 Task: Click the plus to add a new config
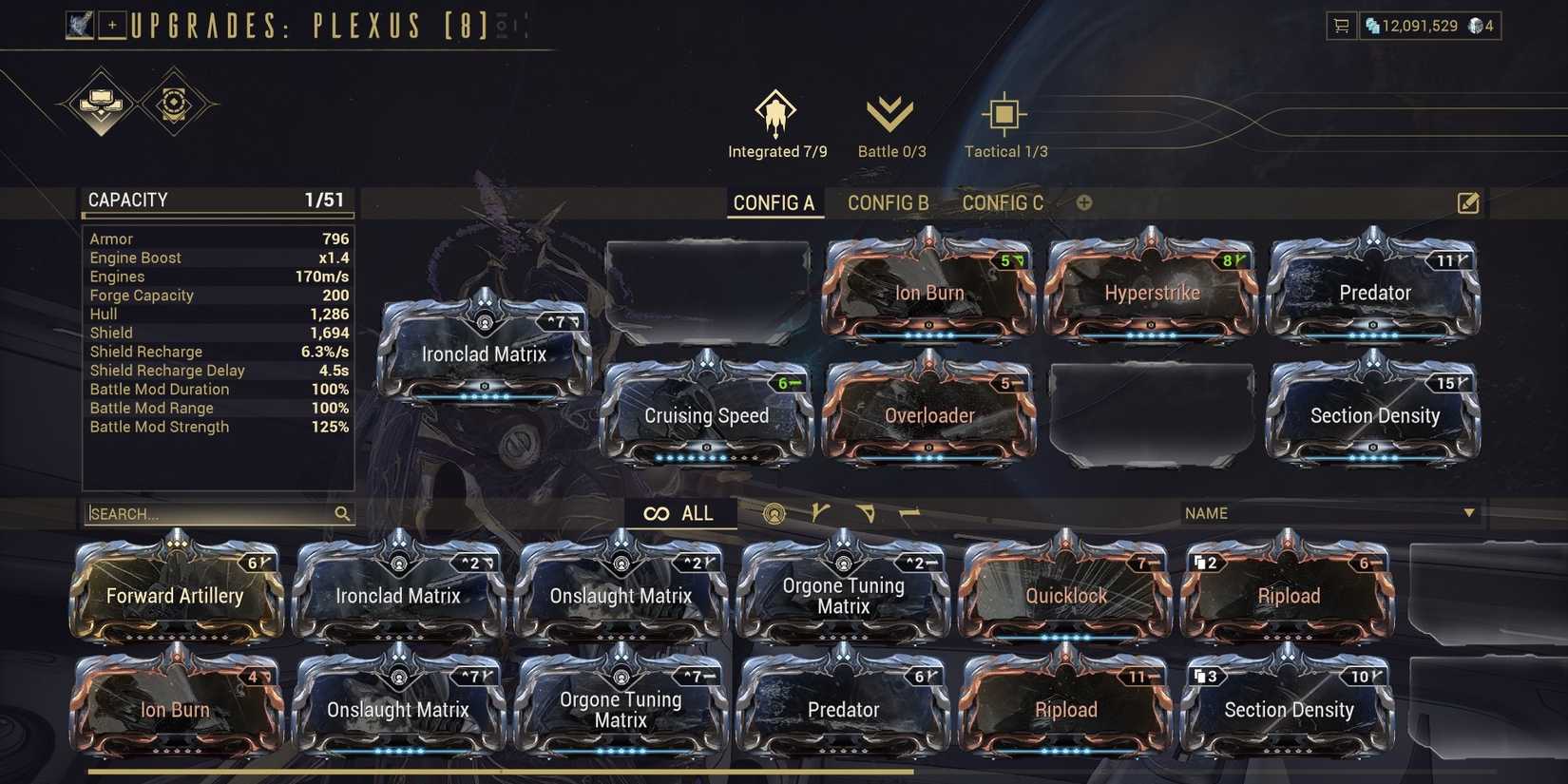1084,202
